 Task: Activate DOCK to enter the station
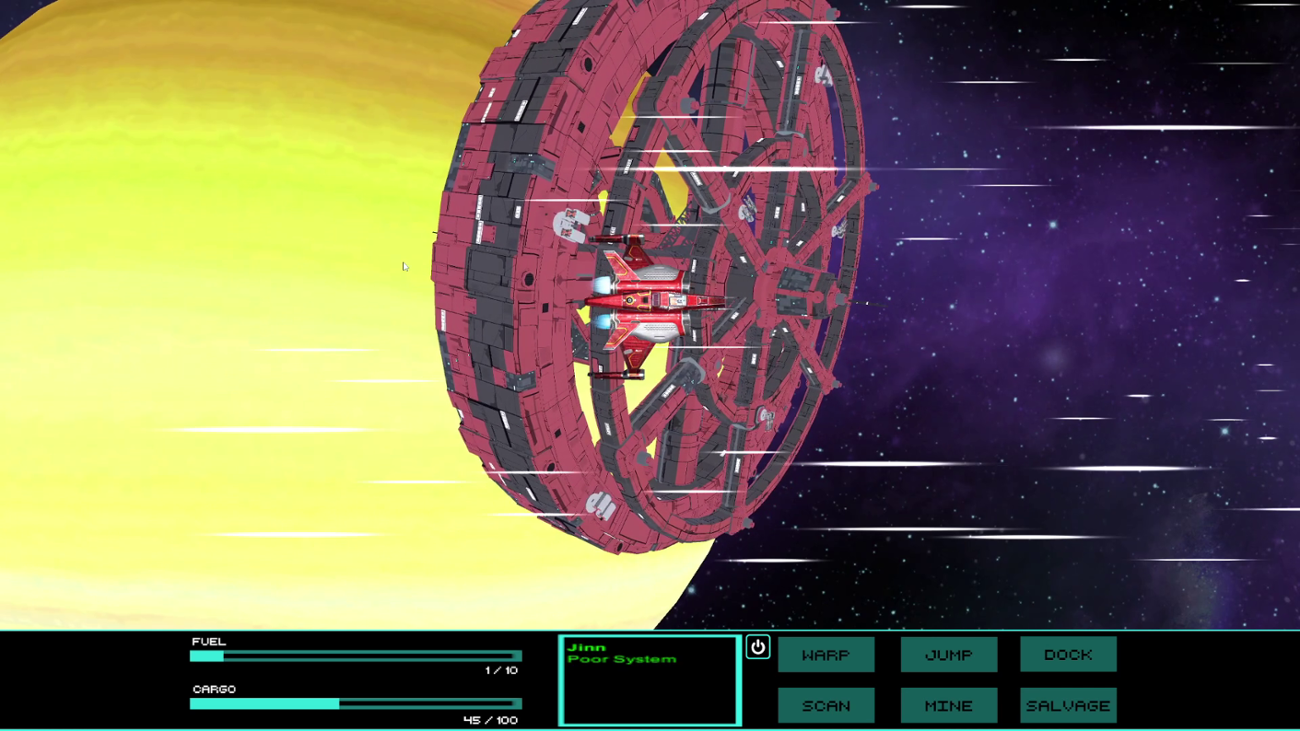tap(1067, 654)
